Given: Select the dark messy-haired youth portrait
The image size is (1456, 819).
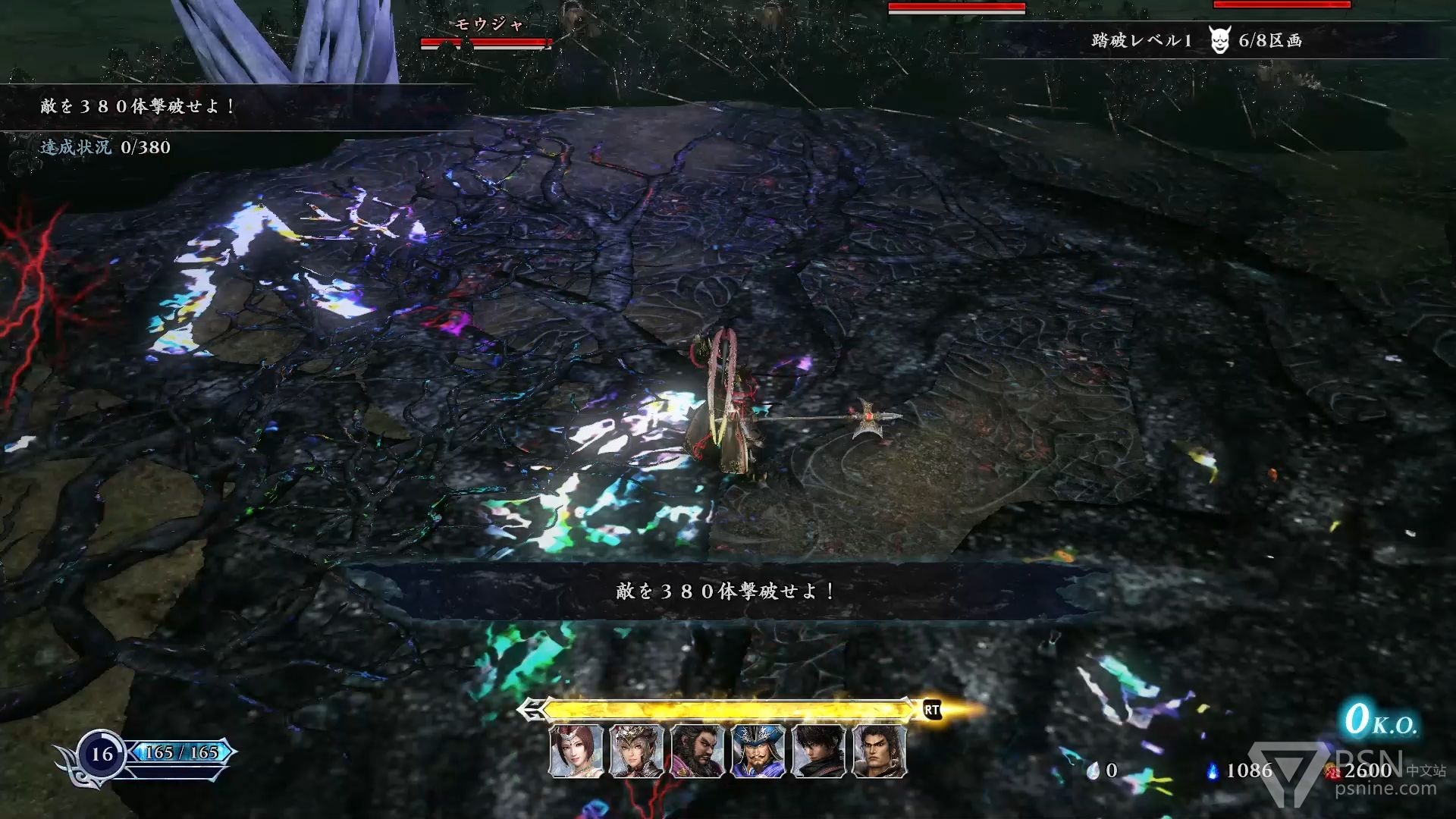Looking at the screenshot, I should pyautogui.click(x=819, y=752).
